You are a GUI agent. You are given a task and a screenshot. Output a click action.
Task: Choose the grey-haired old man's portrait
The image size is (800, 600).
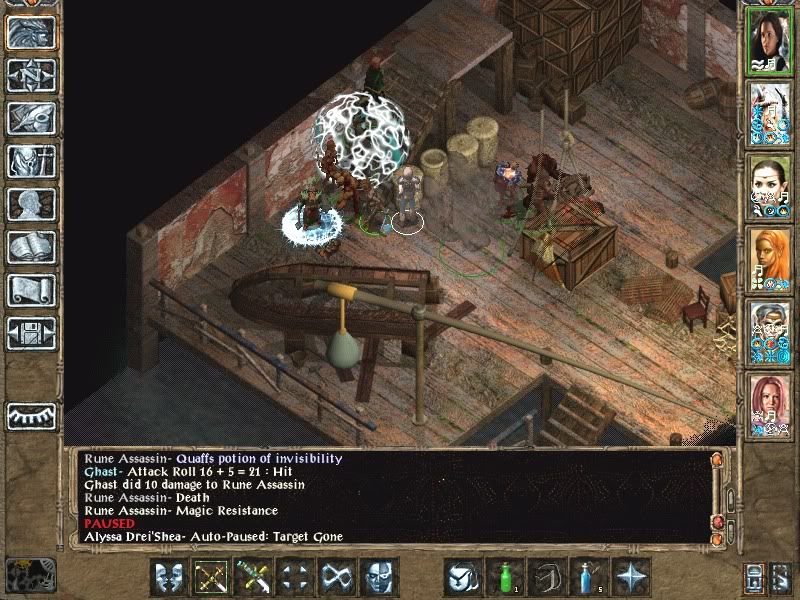click(x=769, y=334)
